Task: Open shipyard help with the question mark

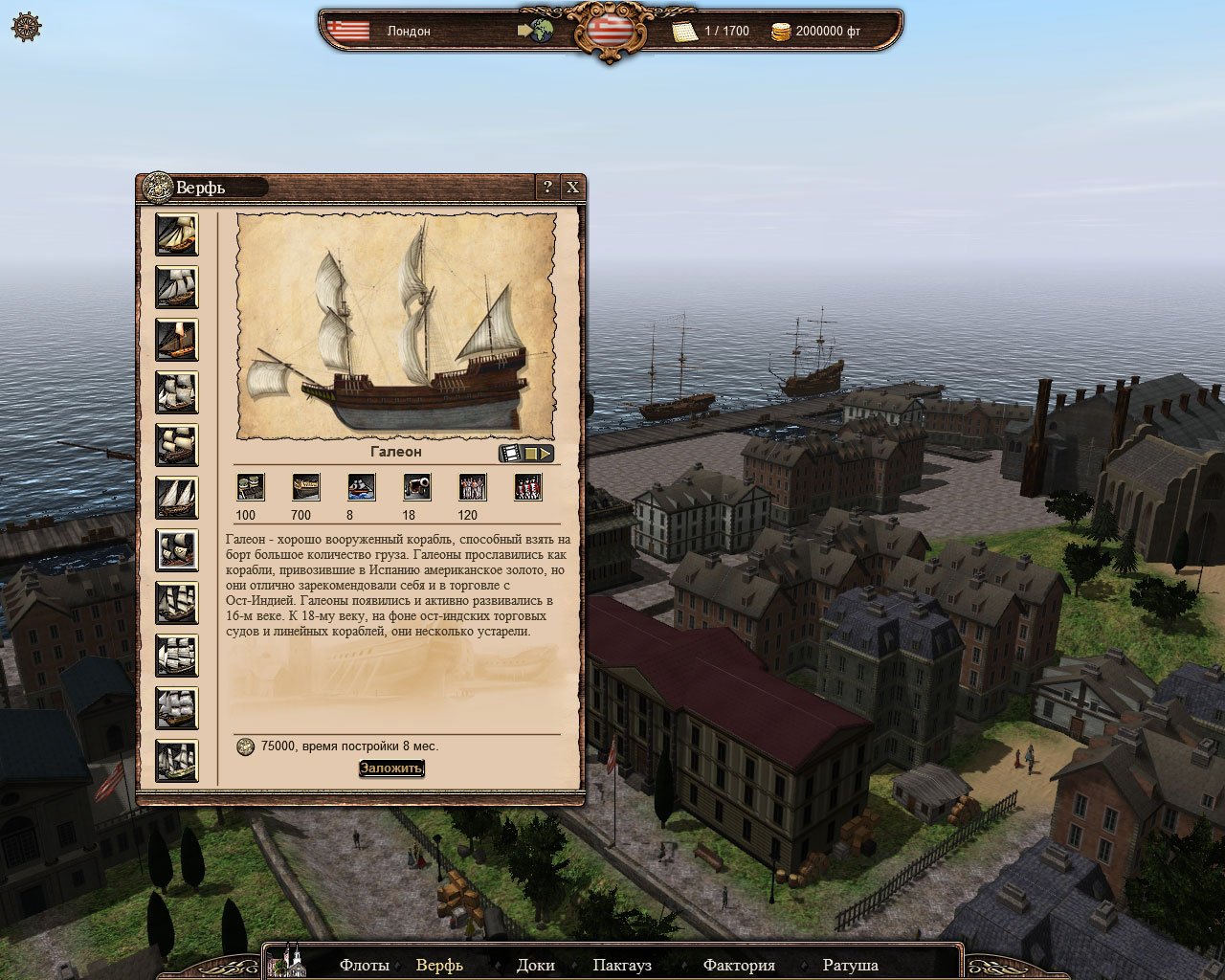Action: click(x=547, y=188)
